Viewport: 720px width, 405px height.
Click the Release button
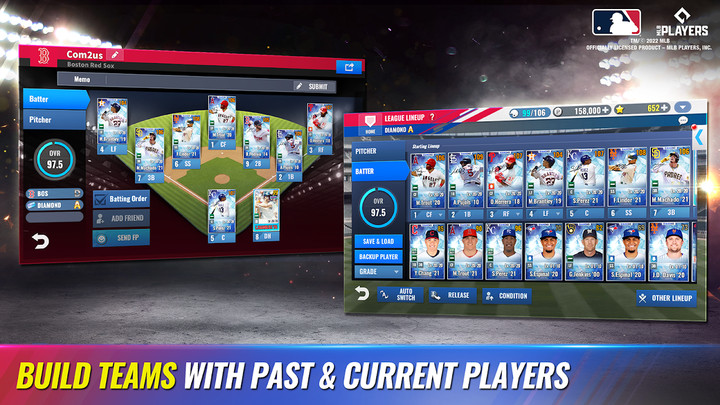point(451,295)
